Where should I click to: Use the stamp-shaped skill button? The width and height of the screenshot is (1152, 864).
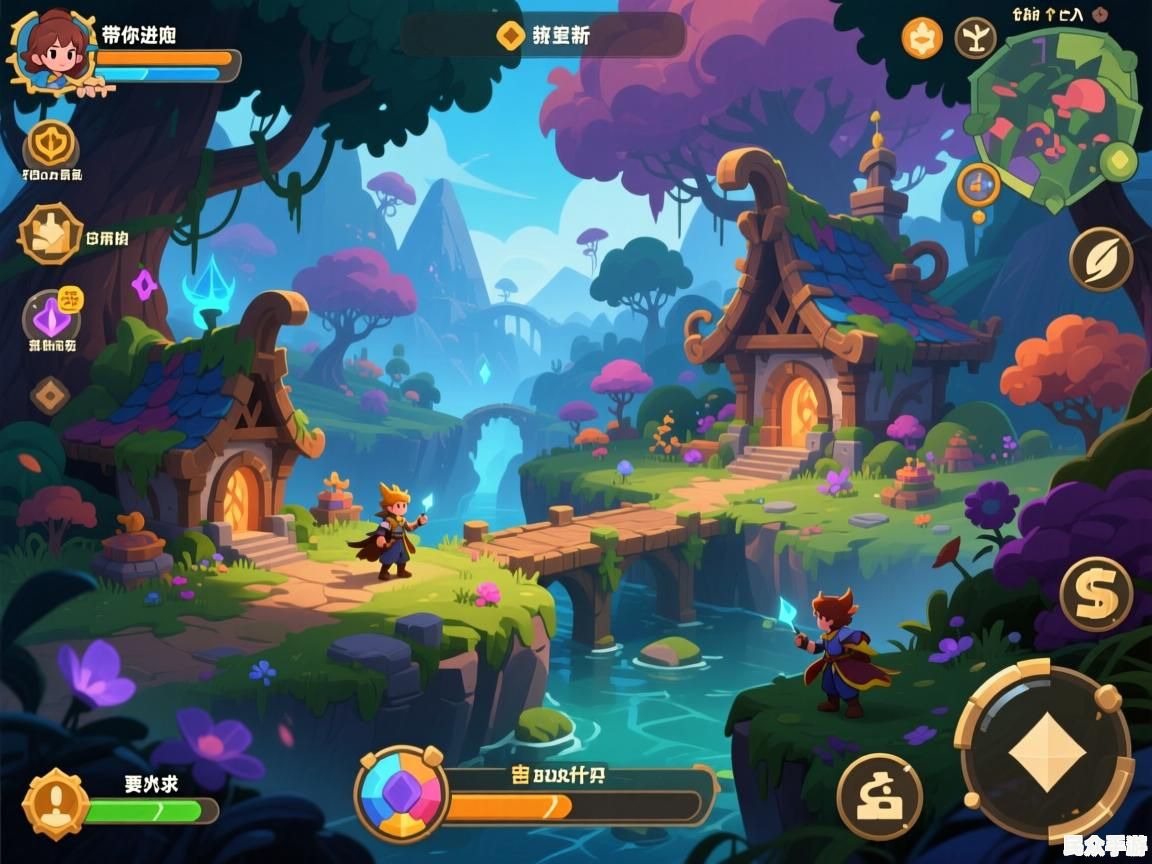[x=879, y=796]
